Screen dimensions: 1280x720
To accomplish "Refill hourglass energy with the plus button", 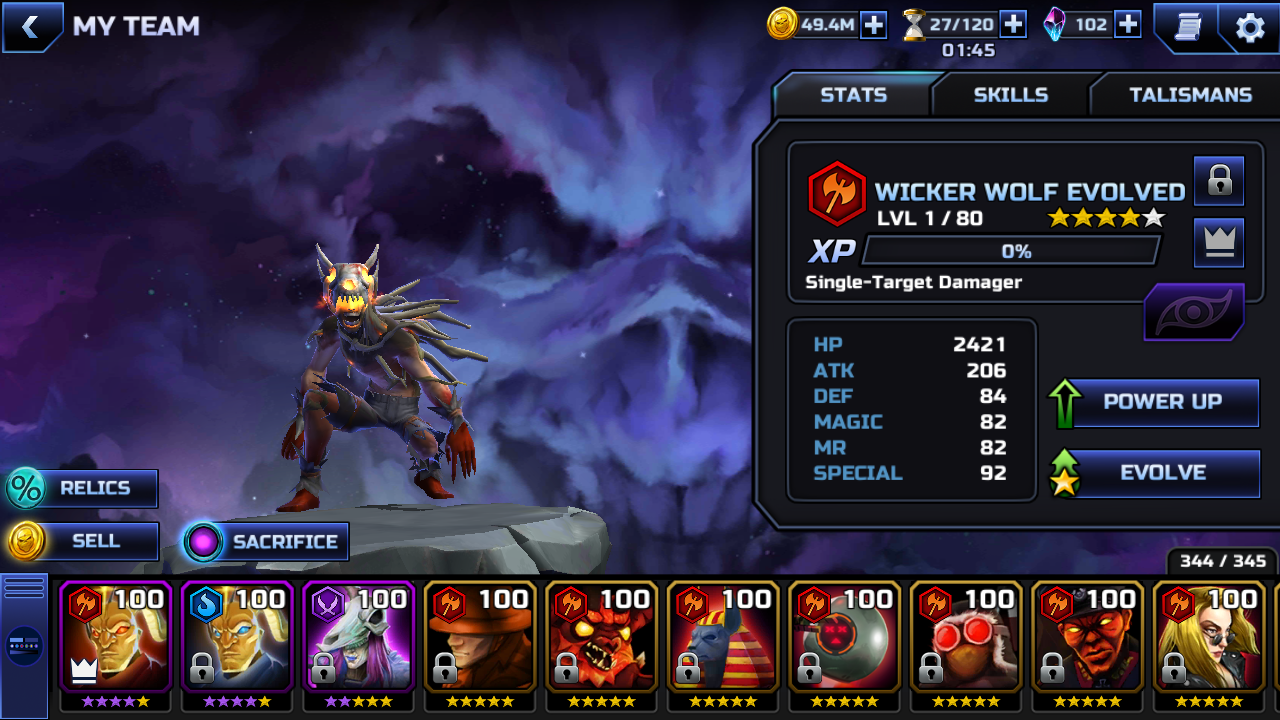I will click(1013, 25).
